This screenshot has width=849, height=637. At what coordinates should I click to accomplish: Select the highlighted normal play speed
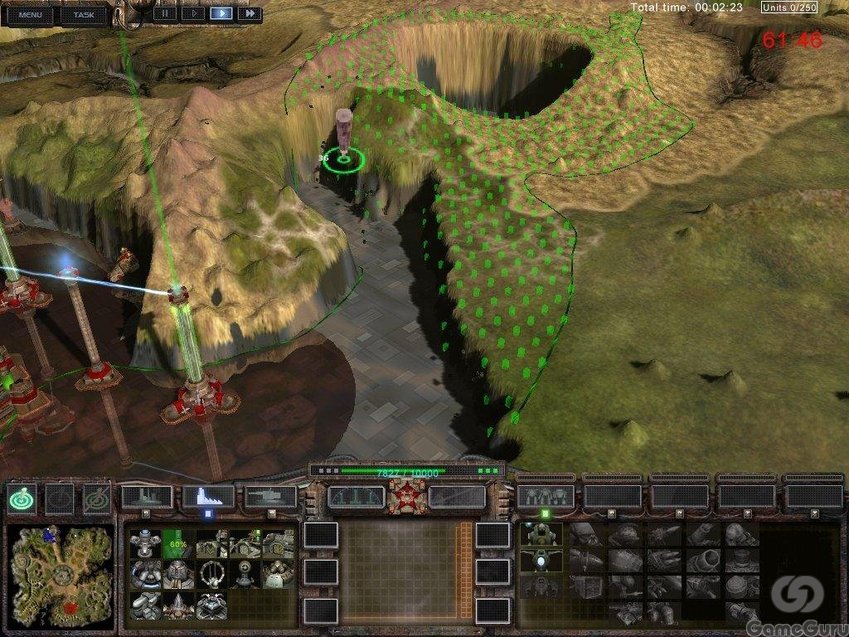click(x=221, y=14)
